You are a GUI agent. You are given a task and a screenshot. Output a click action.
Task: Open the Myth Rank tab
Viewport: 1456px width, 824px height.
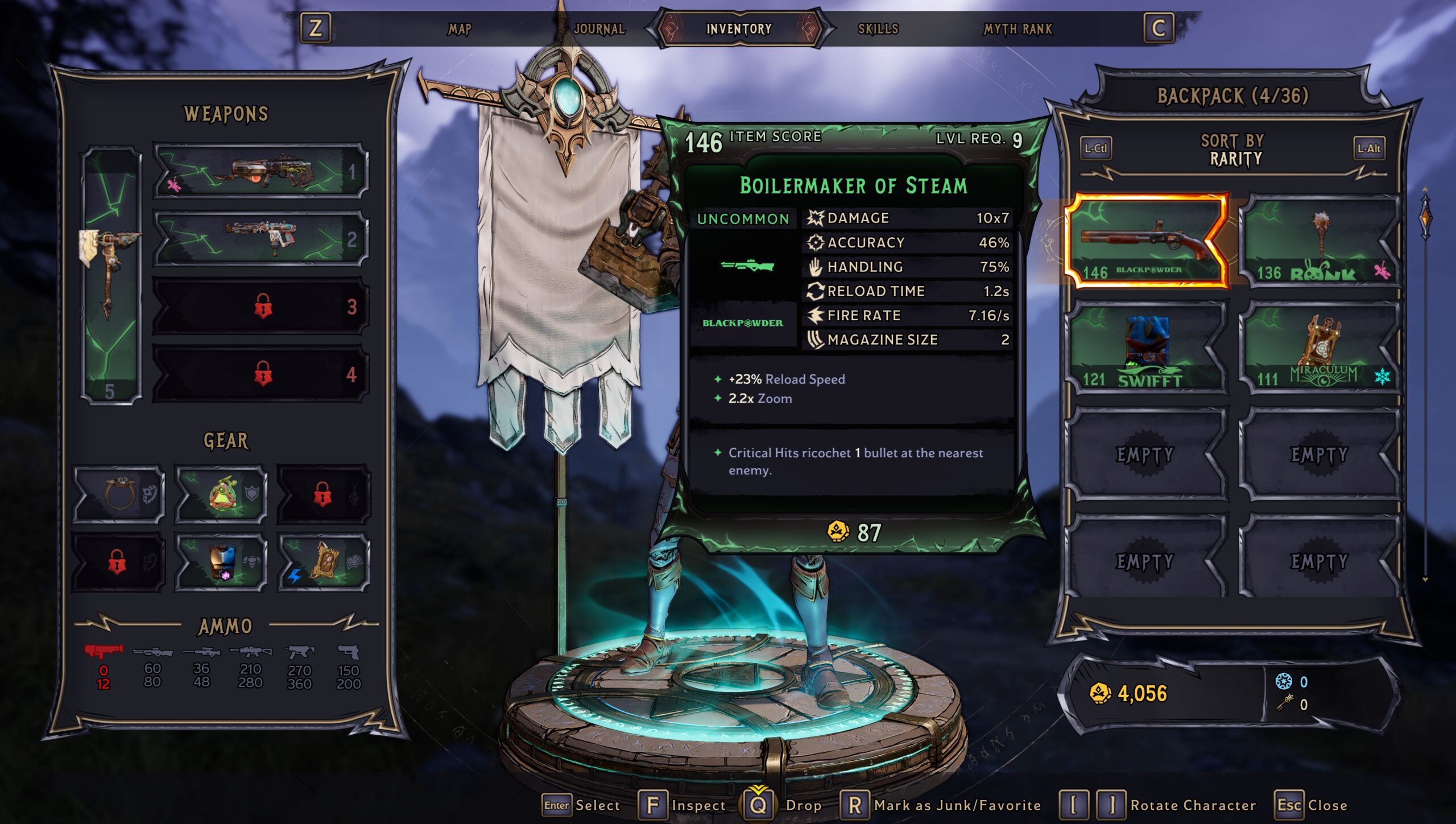pos(1018,29)
